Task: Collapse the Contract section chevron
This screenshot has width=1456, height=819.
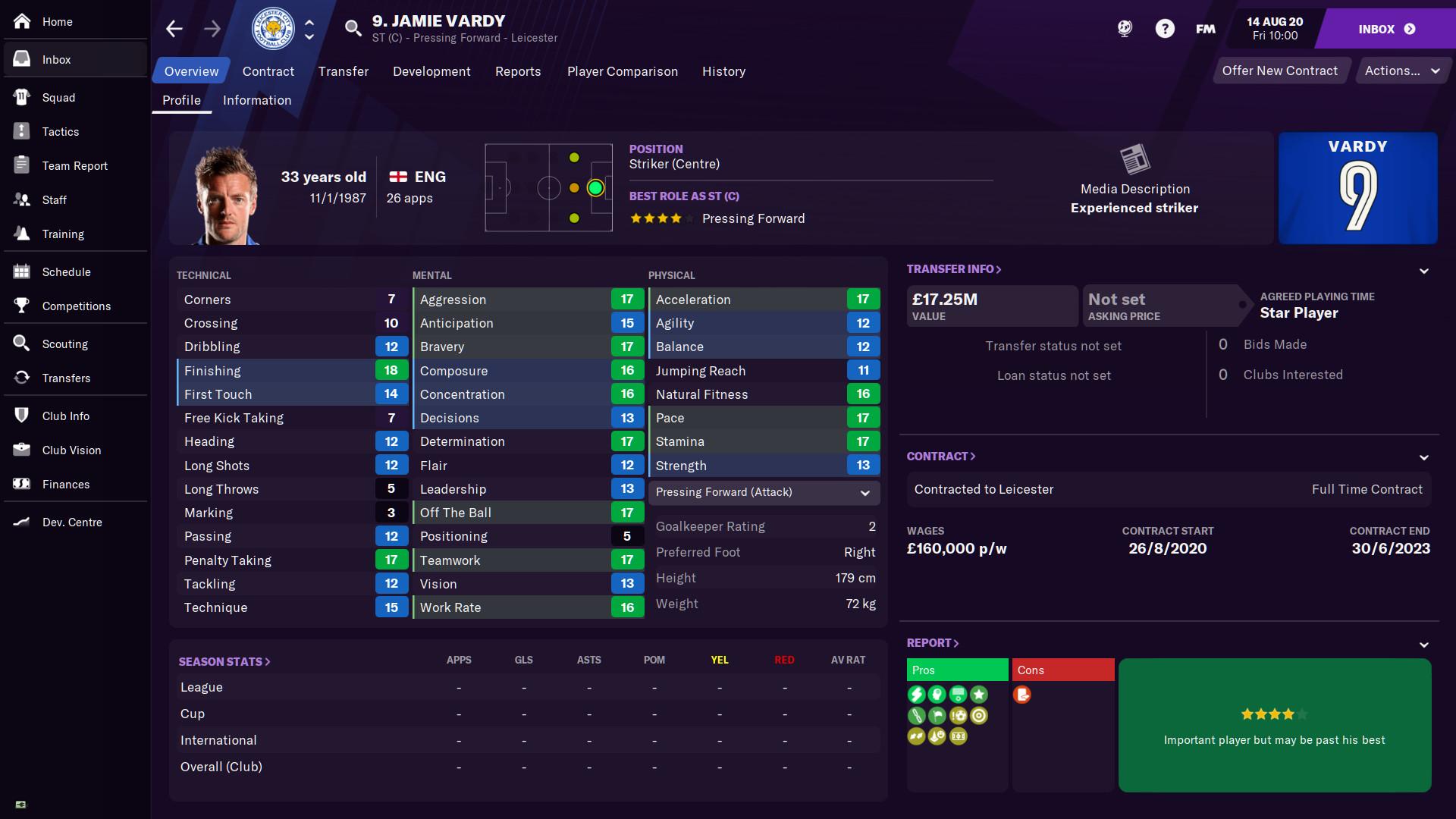Action: click(x=1423, y=457)
